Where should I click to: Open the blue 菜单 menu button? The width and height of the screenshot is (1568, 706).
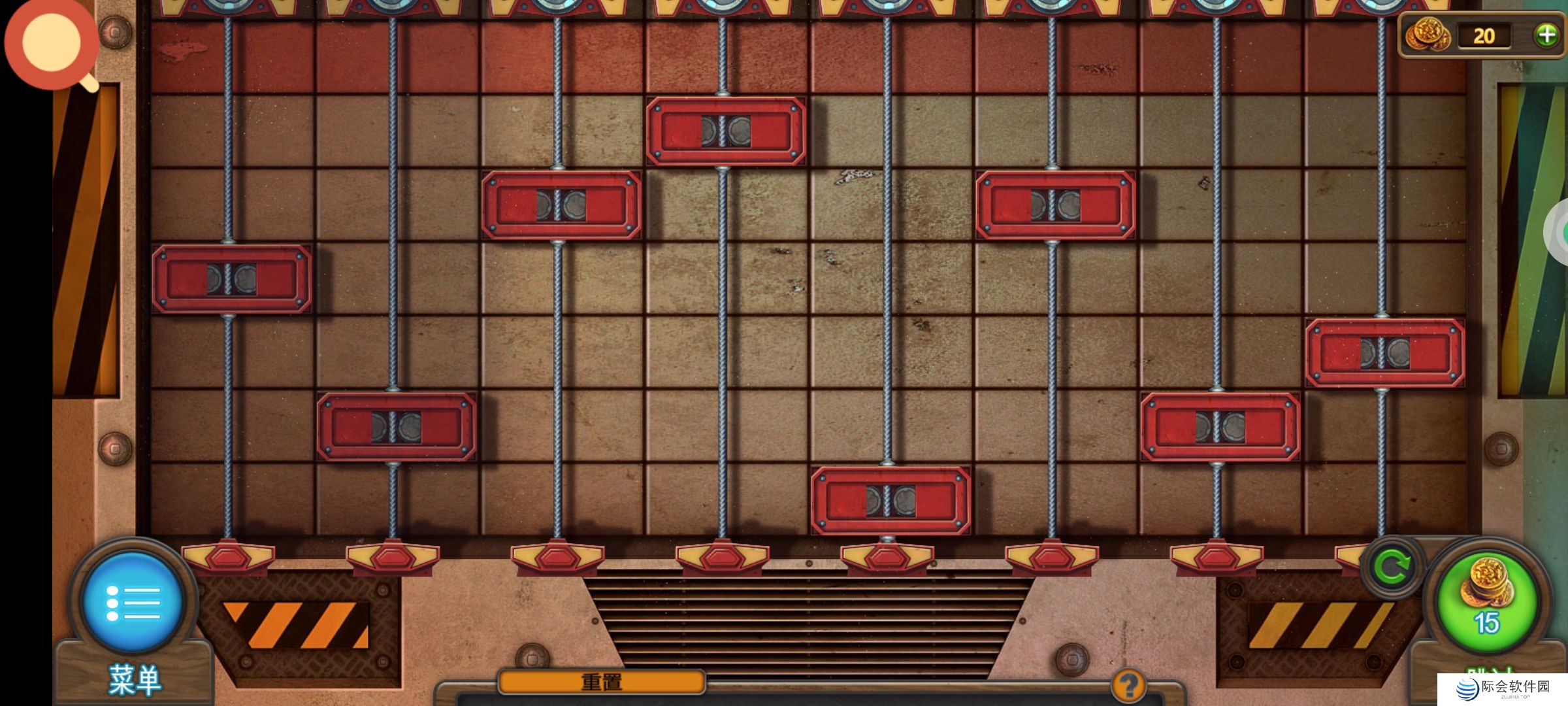131,602
